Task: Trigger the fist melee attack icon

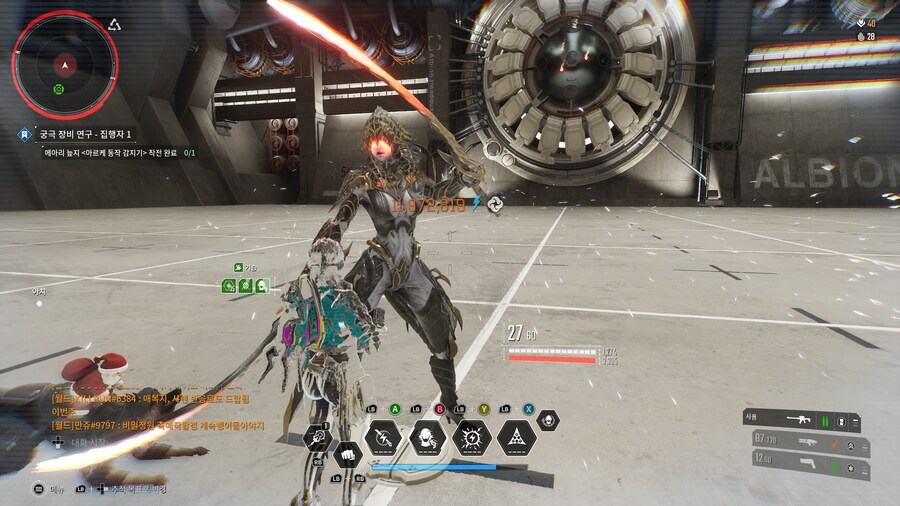Action: [x=347, y=452]
